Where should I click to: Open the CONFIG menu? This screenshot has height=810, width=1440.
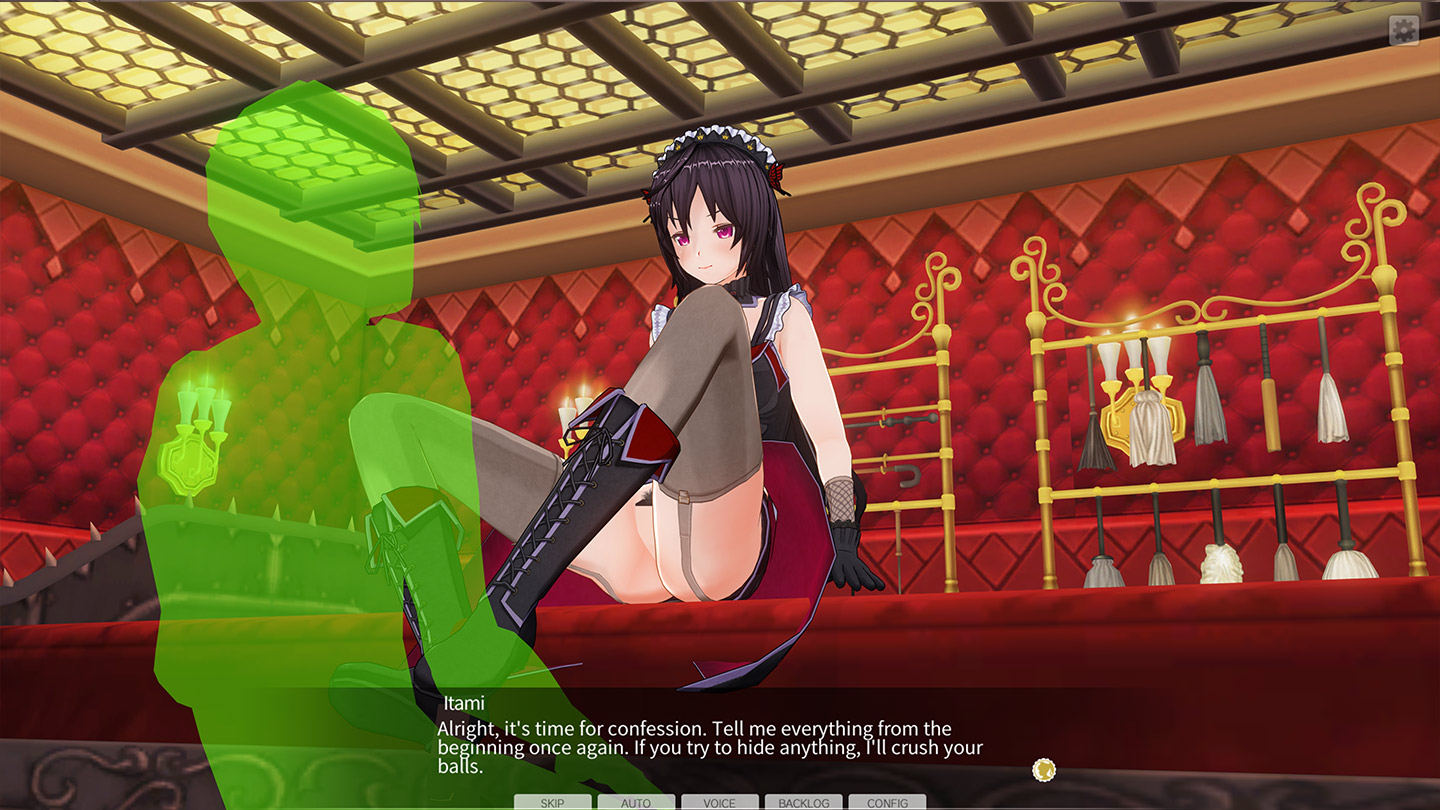click(x=887, y=802)
